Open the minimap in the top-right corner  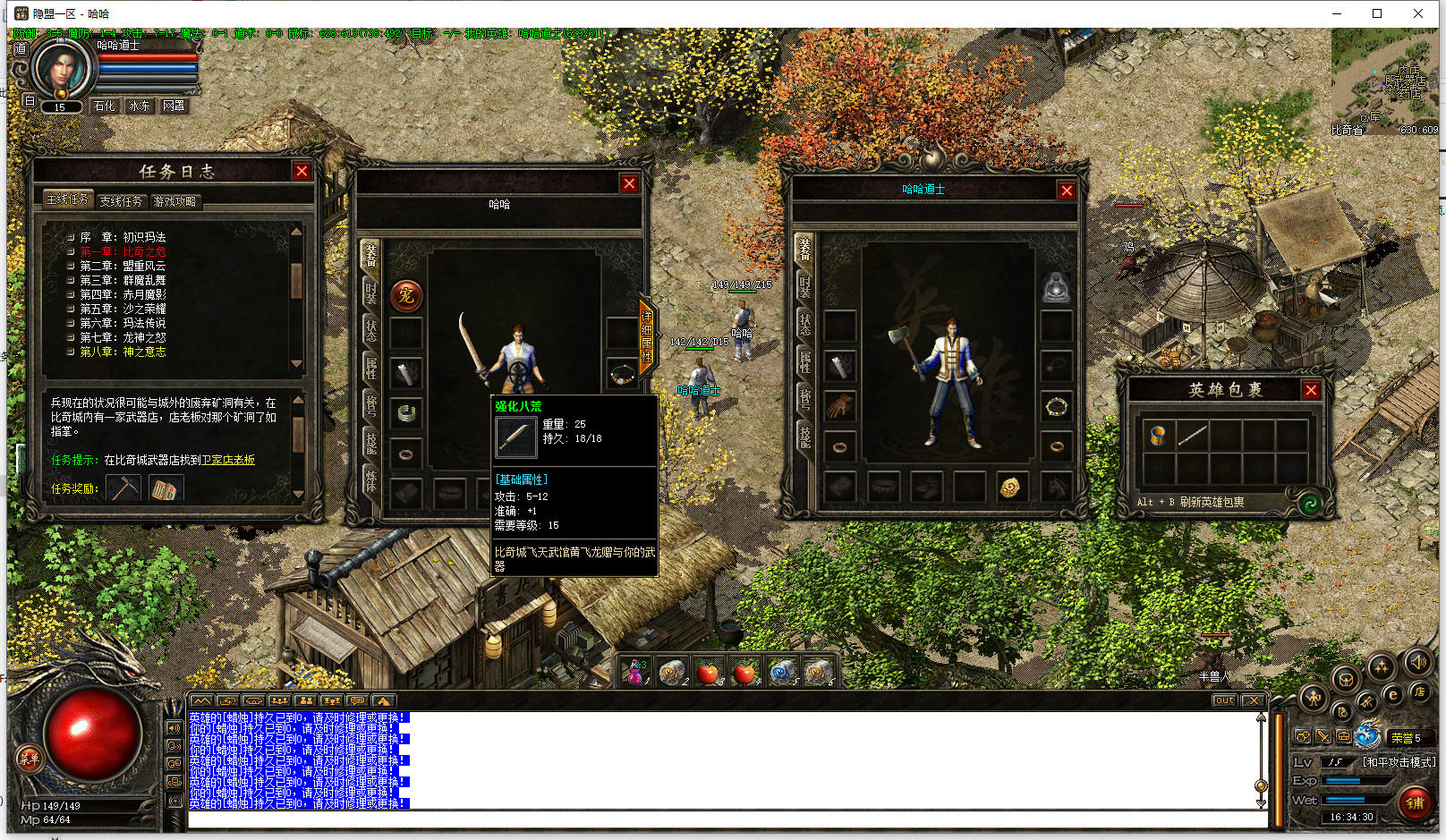[1384, 82]
